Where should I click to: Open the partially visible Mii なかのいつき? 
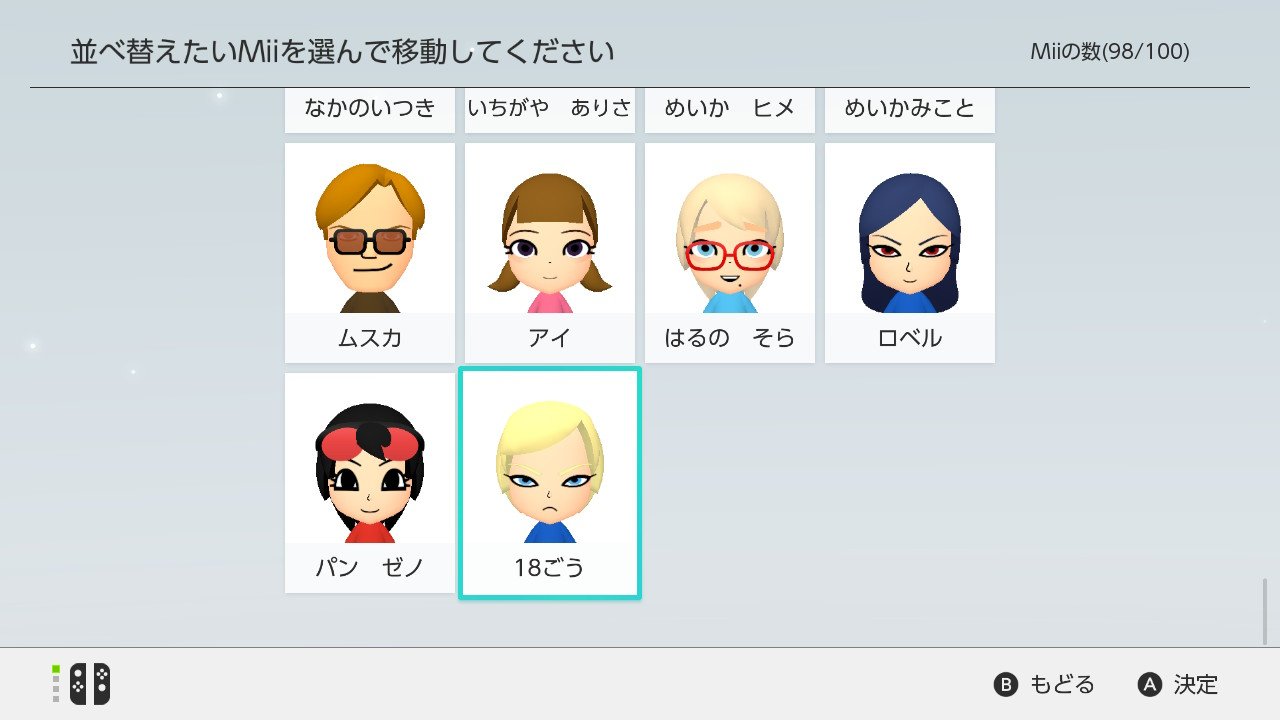tap(369, 109)
